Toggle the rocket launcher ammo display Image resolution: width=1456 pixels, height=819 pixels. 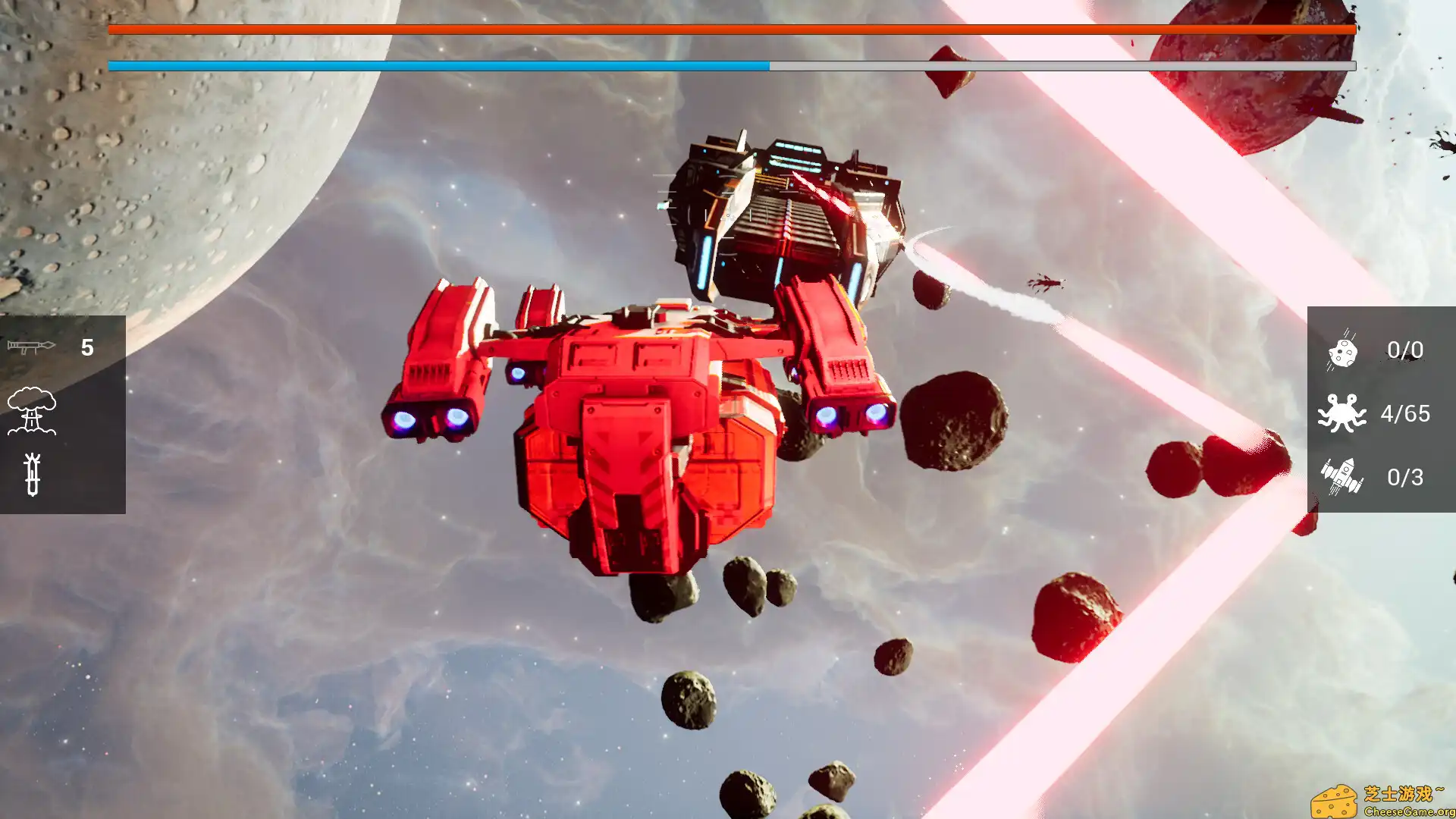(x=86, y=347)
